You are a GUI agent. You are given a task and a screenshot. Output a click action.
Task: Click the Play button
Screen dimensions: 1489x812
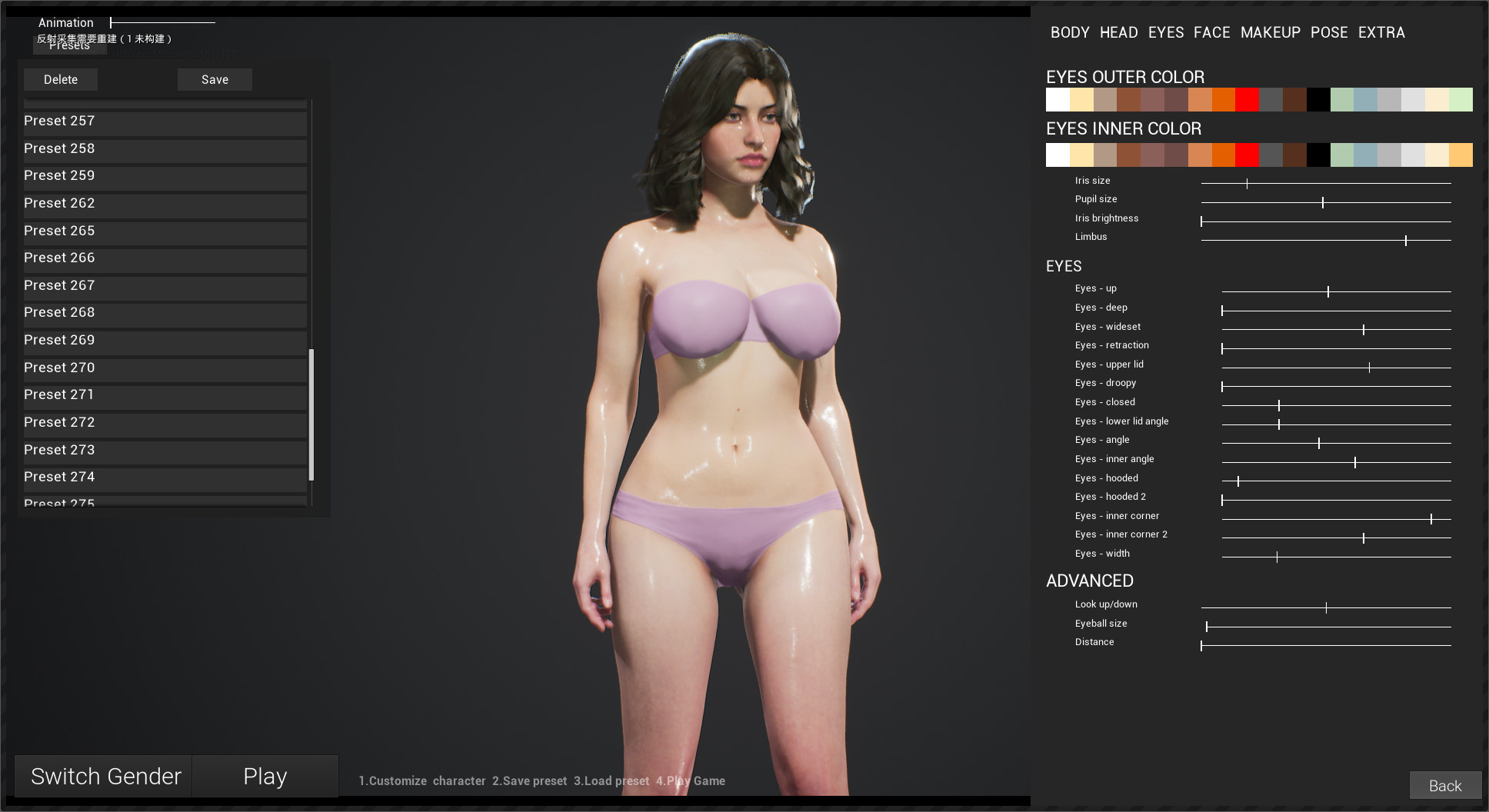coord(265,776)
